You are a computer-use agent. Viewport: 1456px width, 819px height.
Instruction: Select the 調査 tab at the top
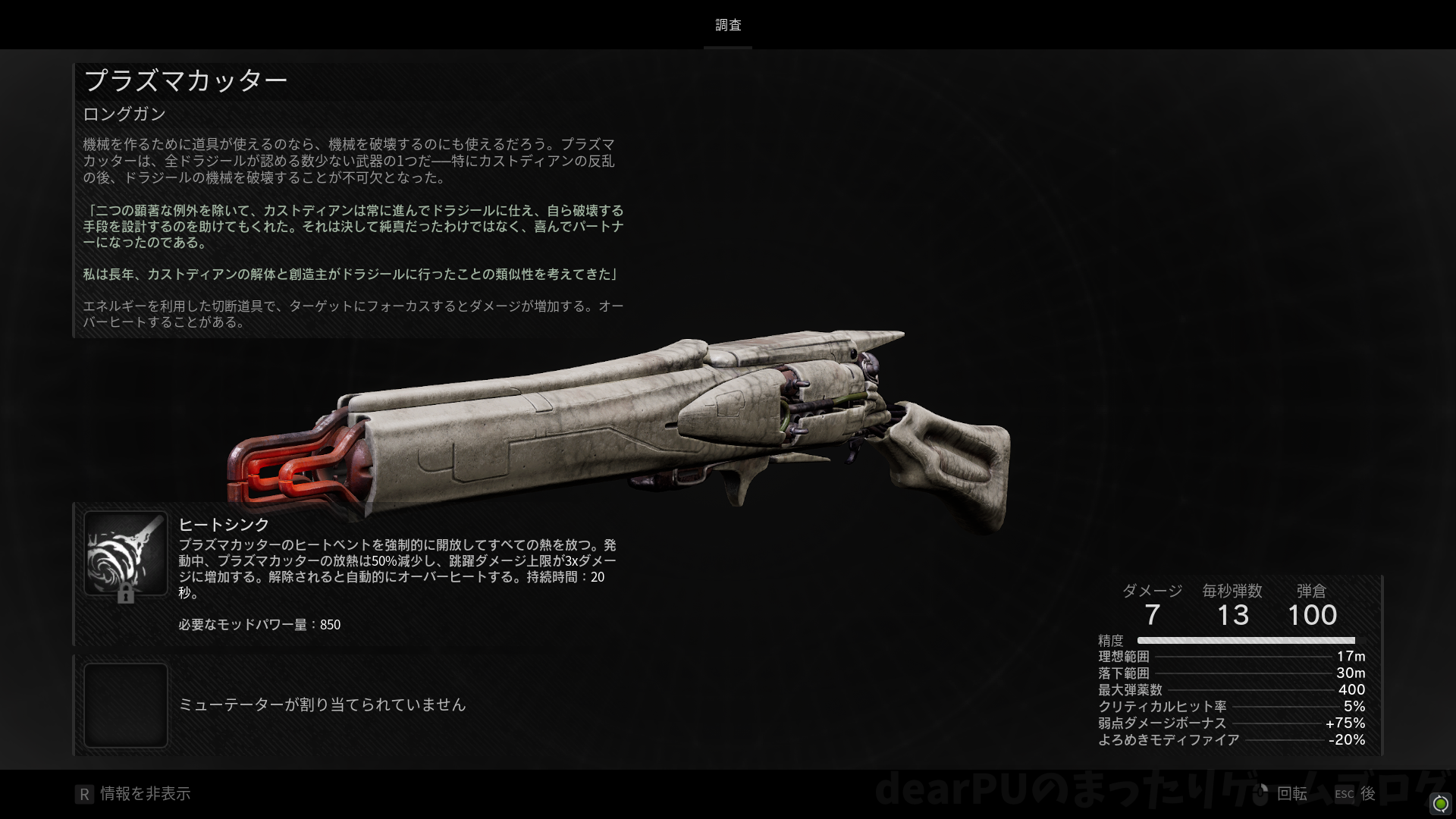click(x=728, y=26)
